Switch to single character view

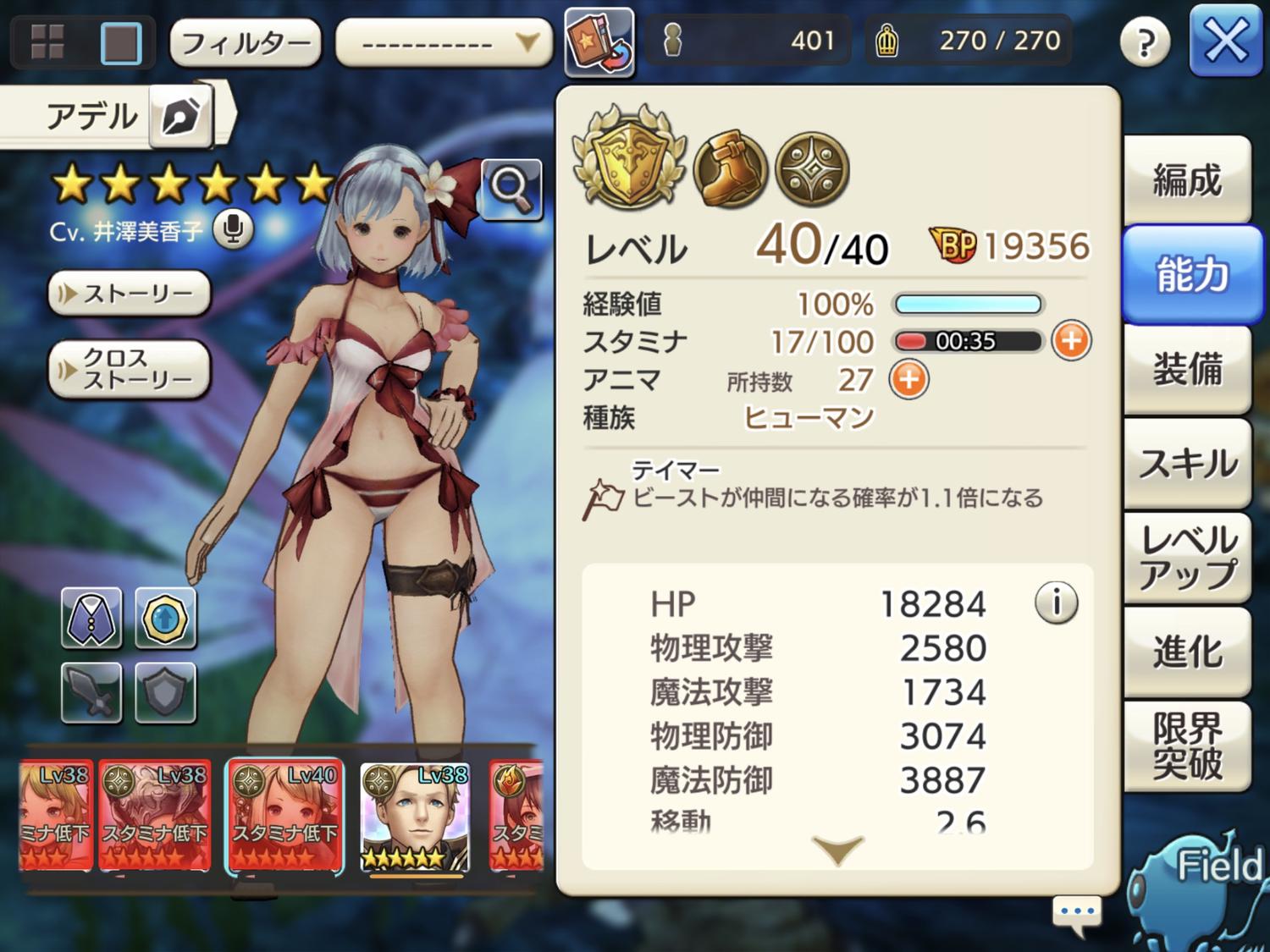tap(121, 42)
